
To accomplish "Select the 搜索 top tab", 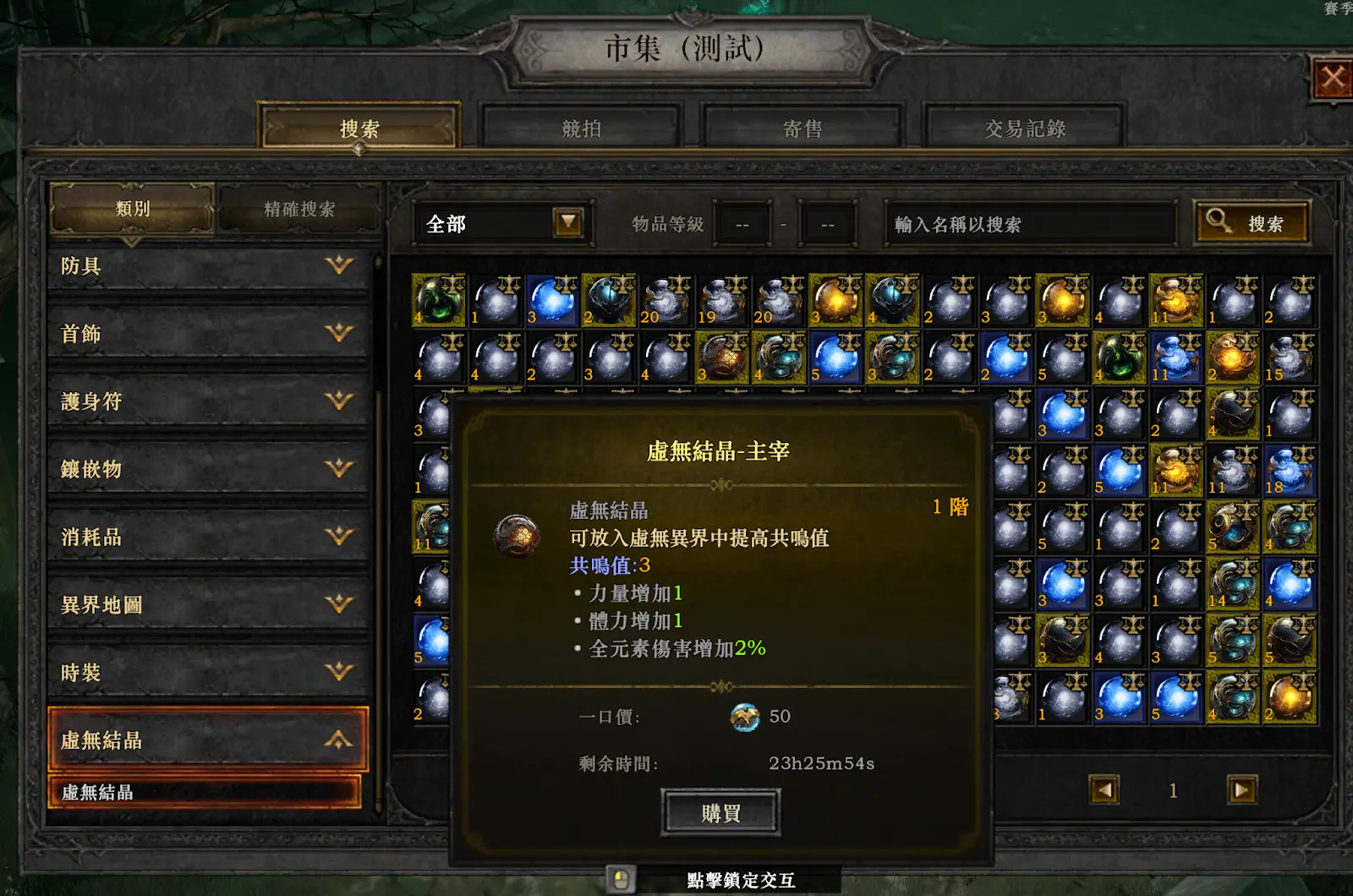I will (359, 128).
